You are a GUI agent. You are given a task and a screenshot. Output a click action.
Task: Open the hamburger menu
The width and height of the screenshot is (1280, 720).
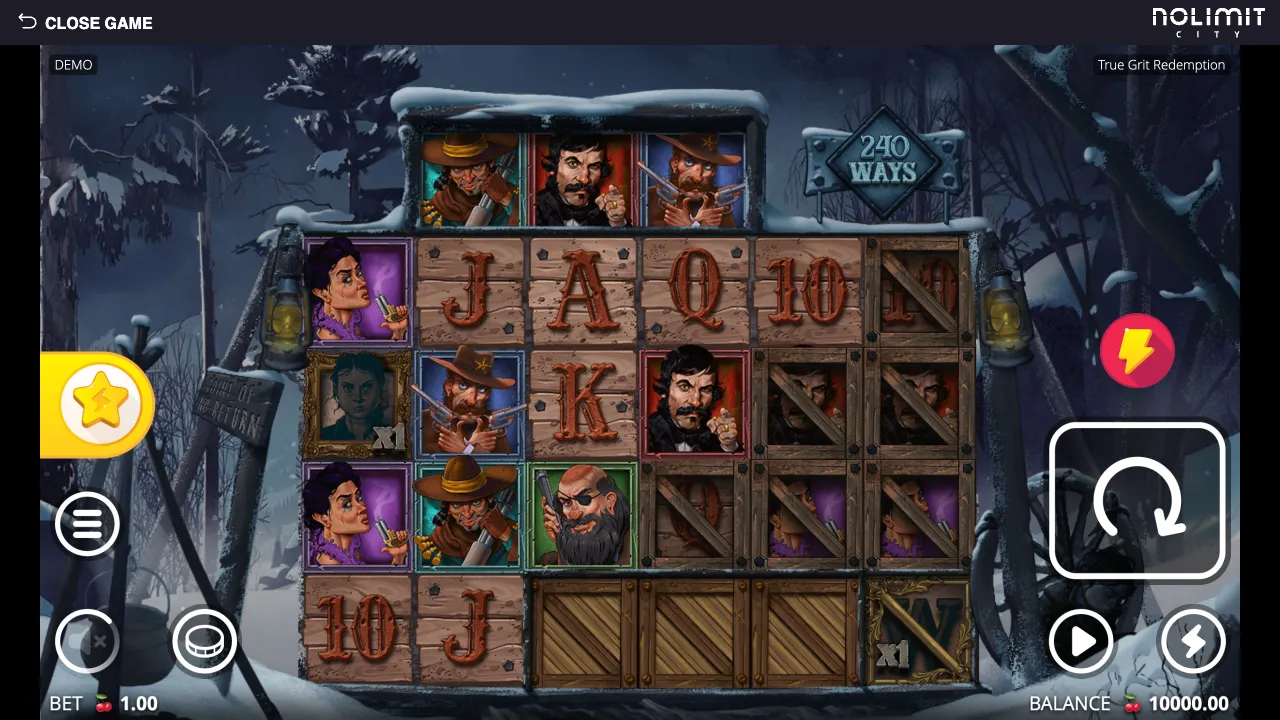tap(87, 523)
